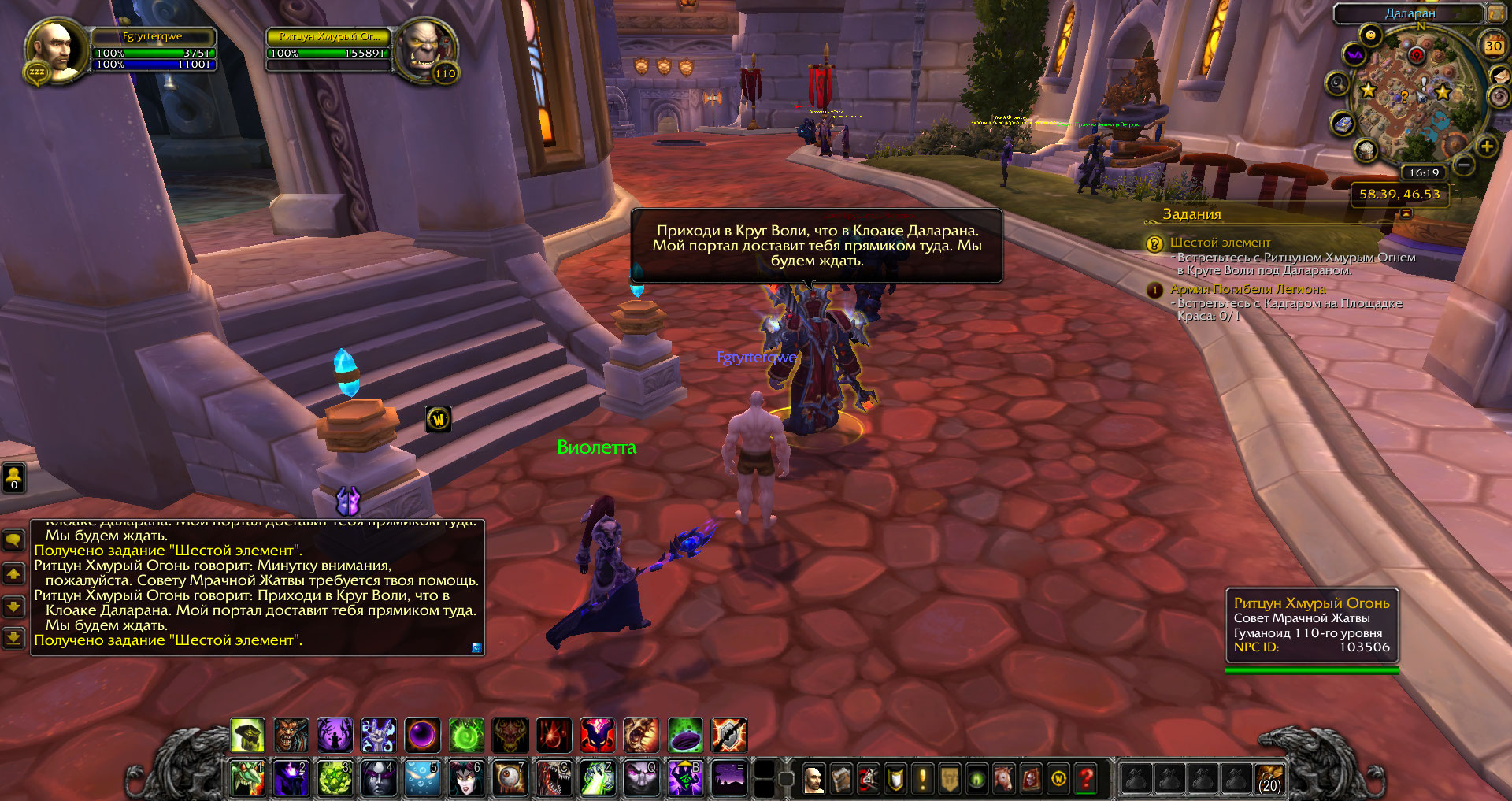1512x801 pixels.
Task: Open the mounts collection horse icon
Action: [x=1004, y=779]
